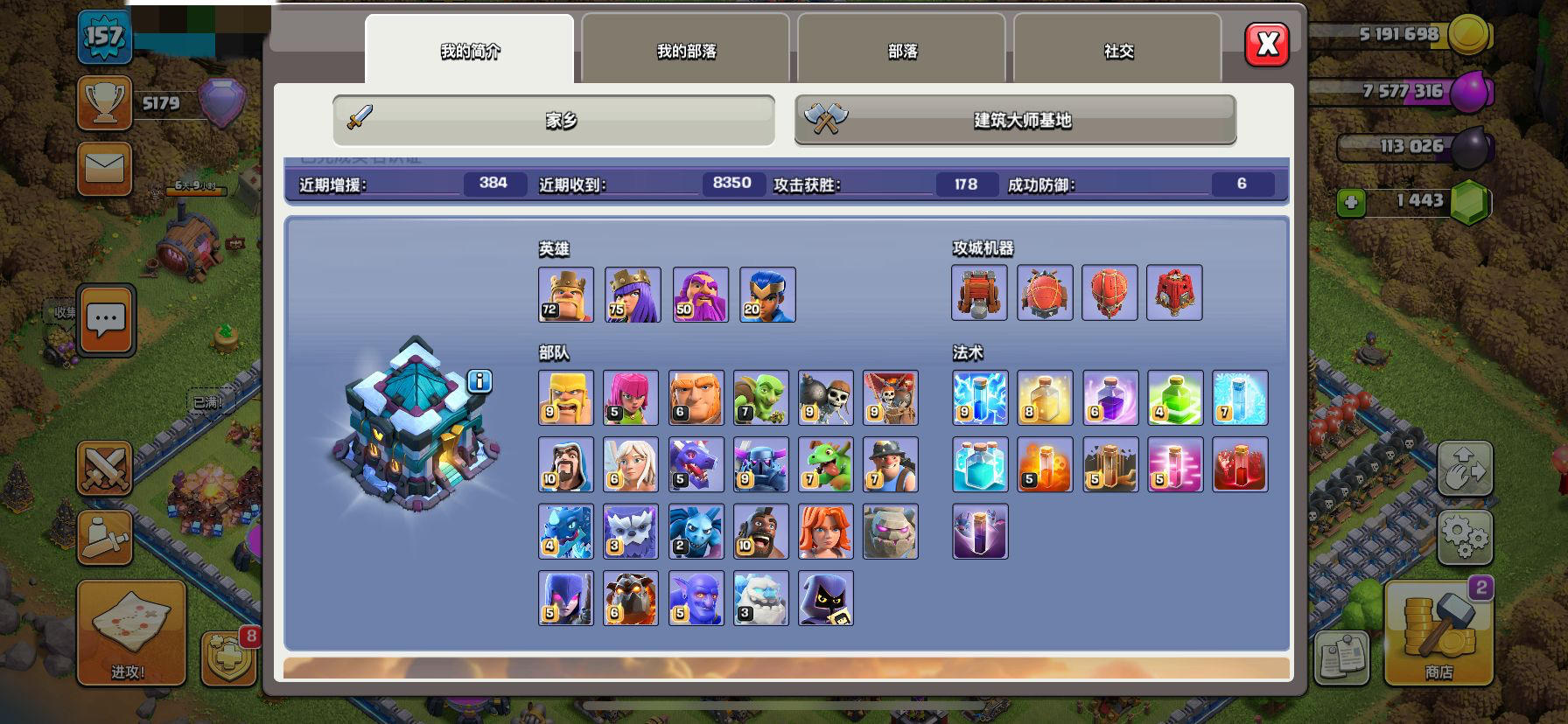The width and height of the screenshot is (1568, 724).
Task: Open the settings gear icon on the right
Action: click(1465, 540)
